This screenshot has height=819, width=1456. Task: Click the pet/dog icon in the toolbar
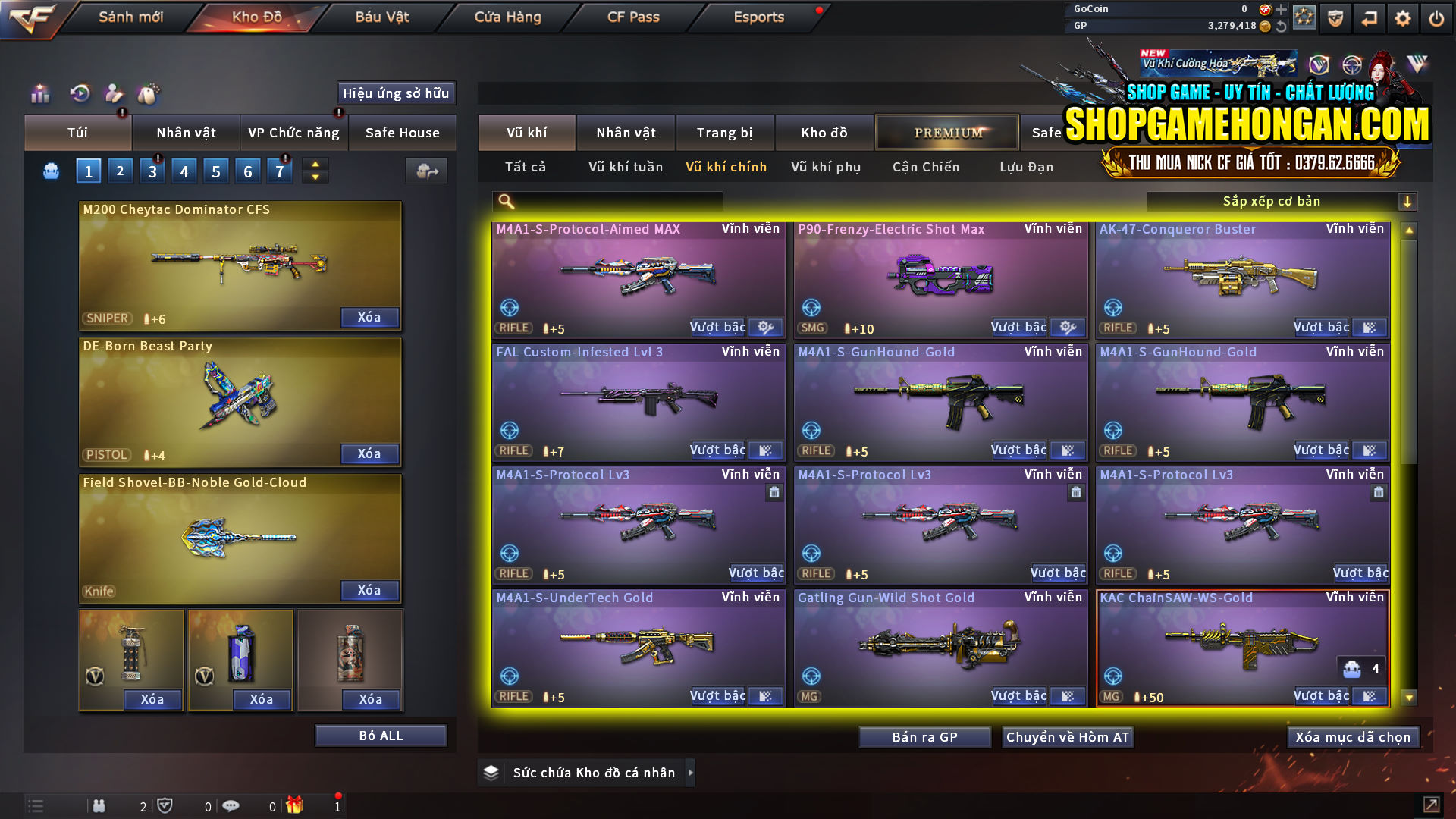(x=149, y=94)
